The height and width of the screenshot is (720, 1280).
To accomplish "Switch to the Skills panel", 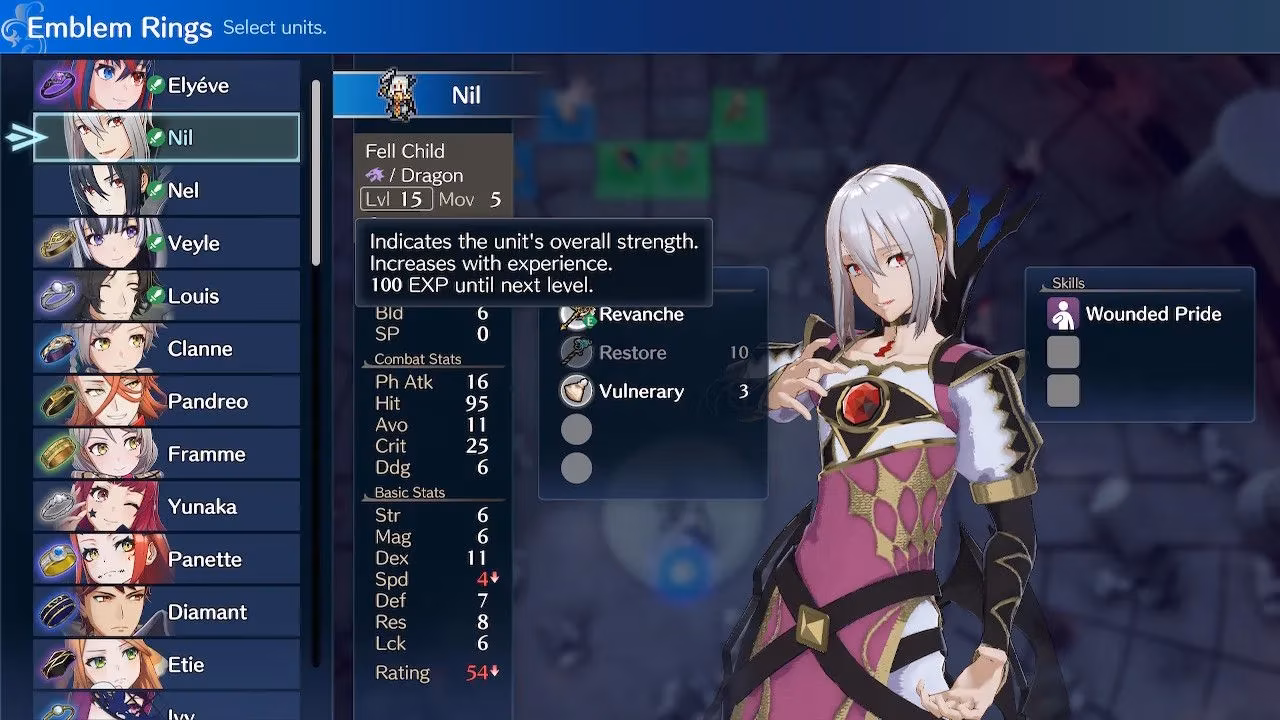I will pyautogui.click(x=1069, y=282).
